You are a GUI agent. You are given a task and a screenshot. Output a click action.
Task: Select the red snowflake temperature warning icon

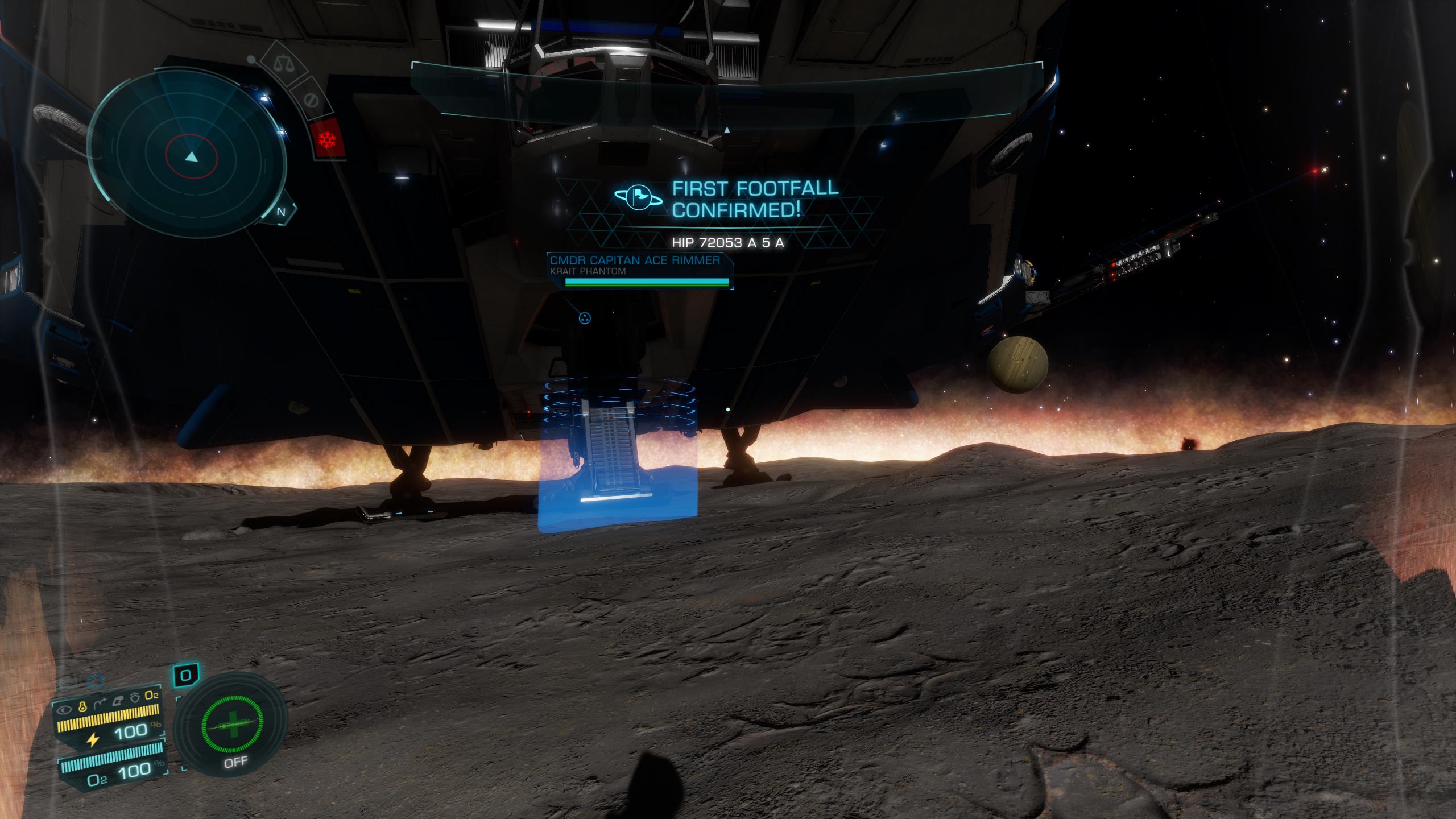tap(328, 139)
